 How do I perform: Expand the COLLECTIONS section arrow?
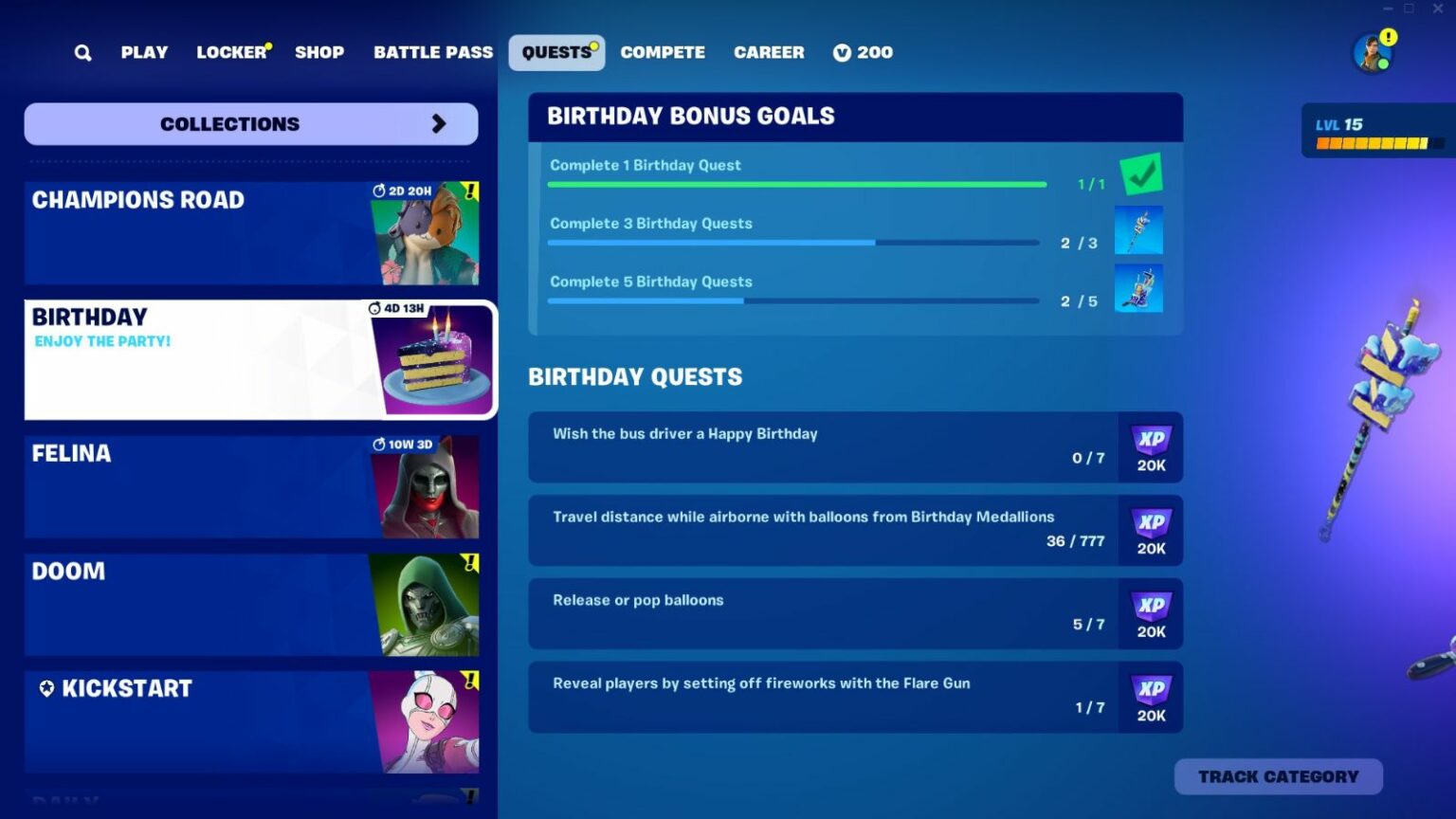[438, 123]
